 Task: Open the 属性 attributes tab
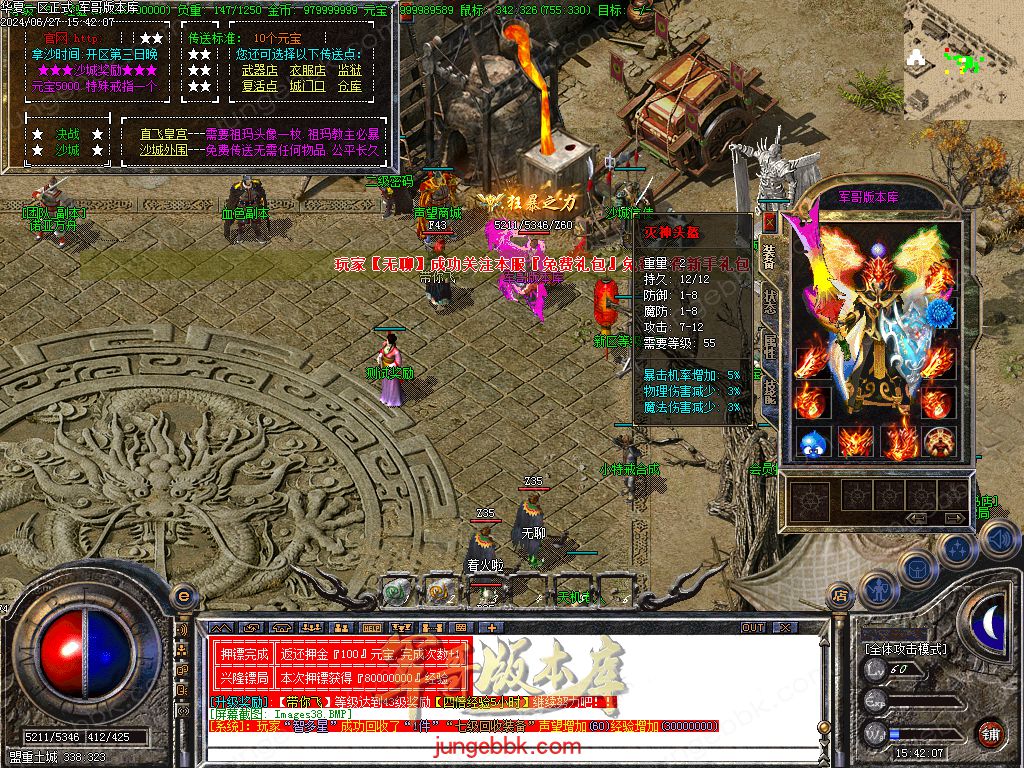769,348
